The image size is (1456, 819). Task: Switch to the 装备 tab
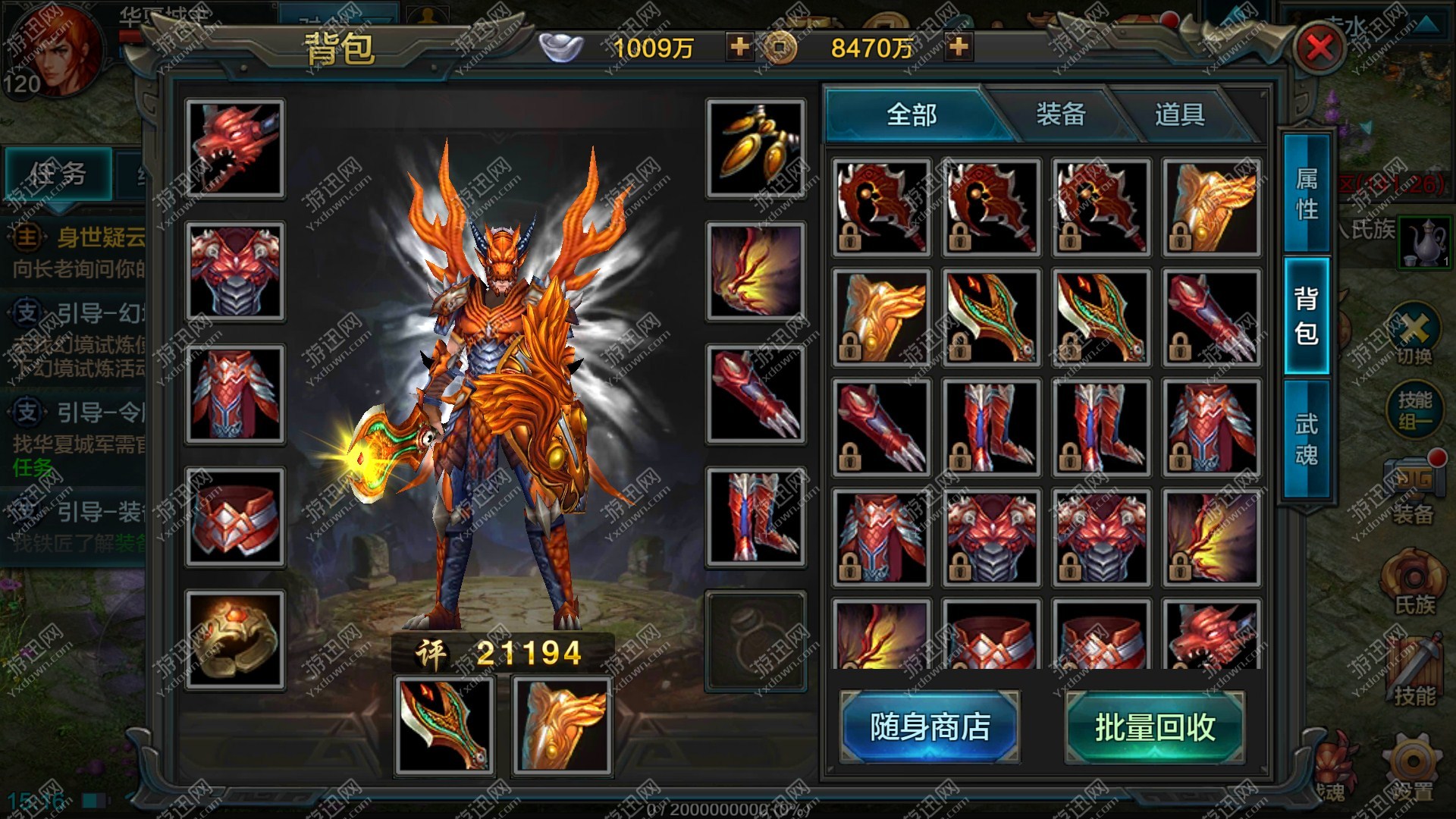point(1060,115)
